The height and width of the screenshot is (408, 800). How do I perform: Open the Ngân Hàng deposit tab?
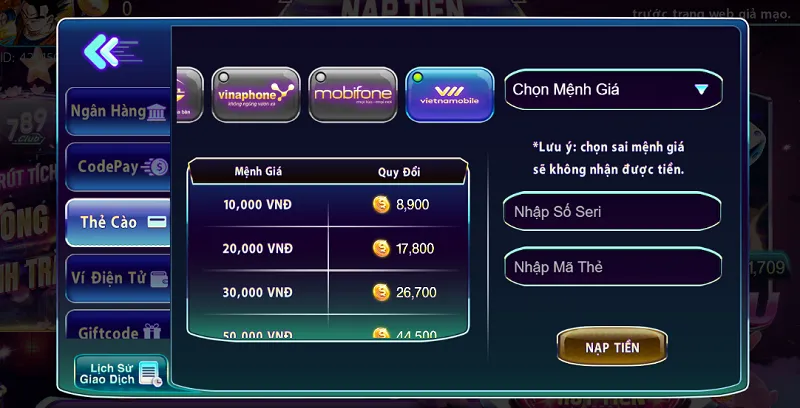coord(117,112)
